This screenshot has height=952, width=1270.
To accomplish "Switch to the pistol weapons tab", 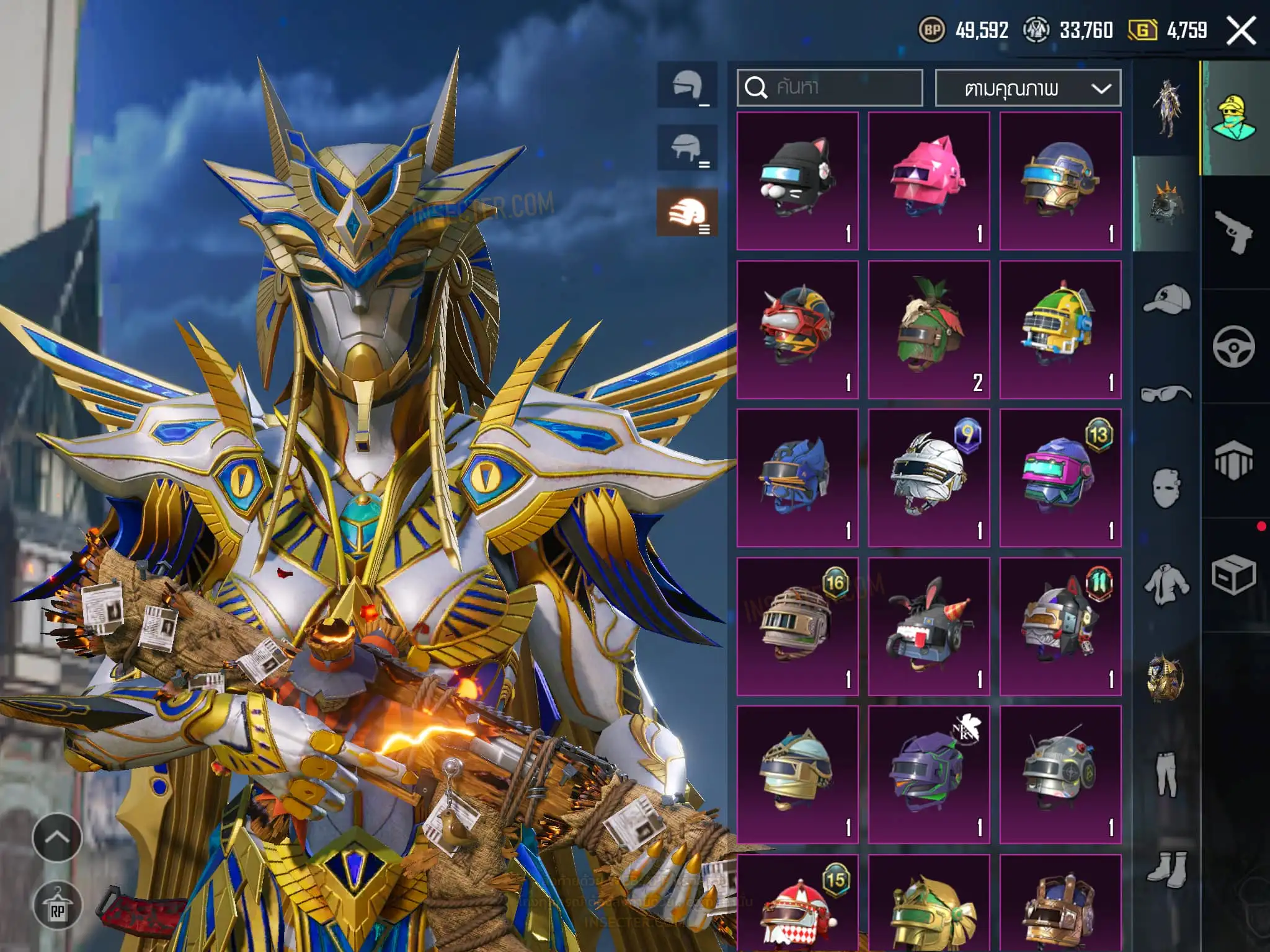I will (x=1233, y=232).
